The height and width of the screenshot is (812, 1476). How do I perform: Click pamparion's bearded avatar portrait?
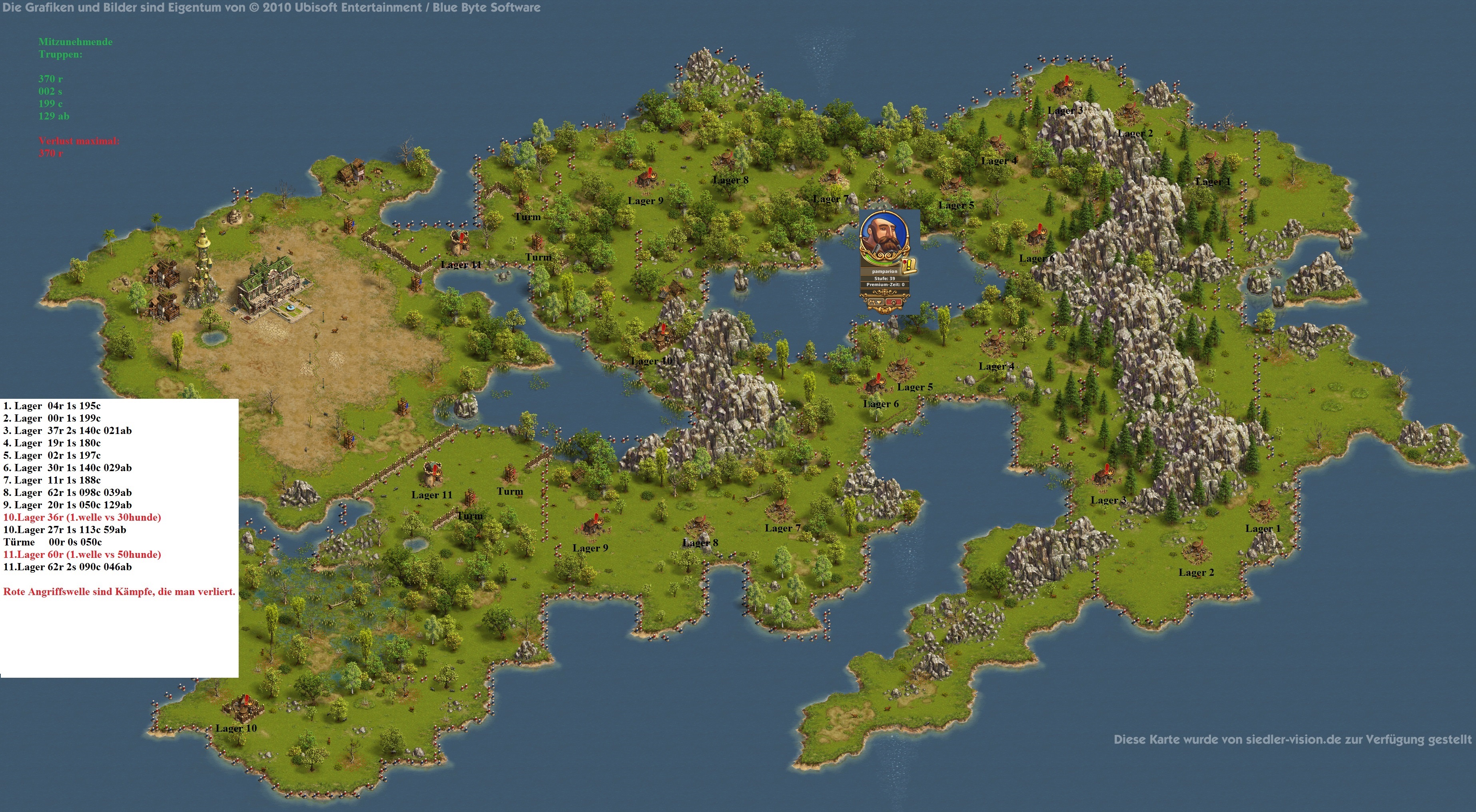point(884,235)
